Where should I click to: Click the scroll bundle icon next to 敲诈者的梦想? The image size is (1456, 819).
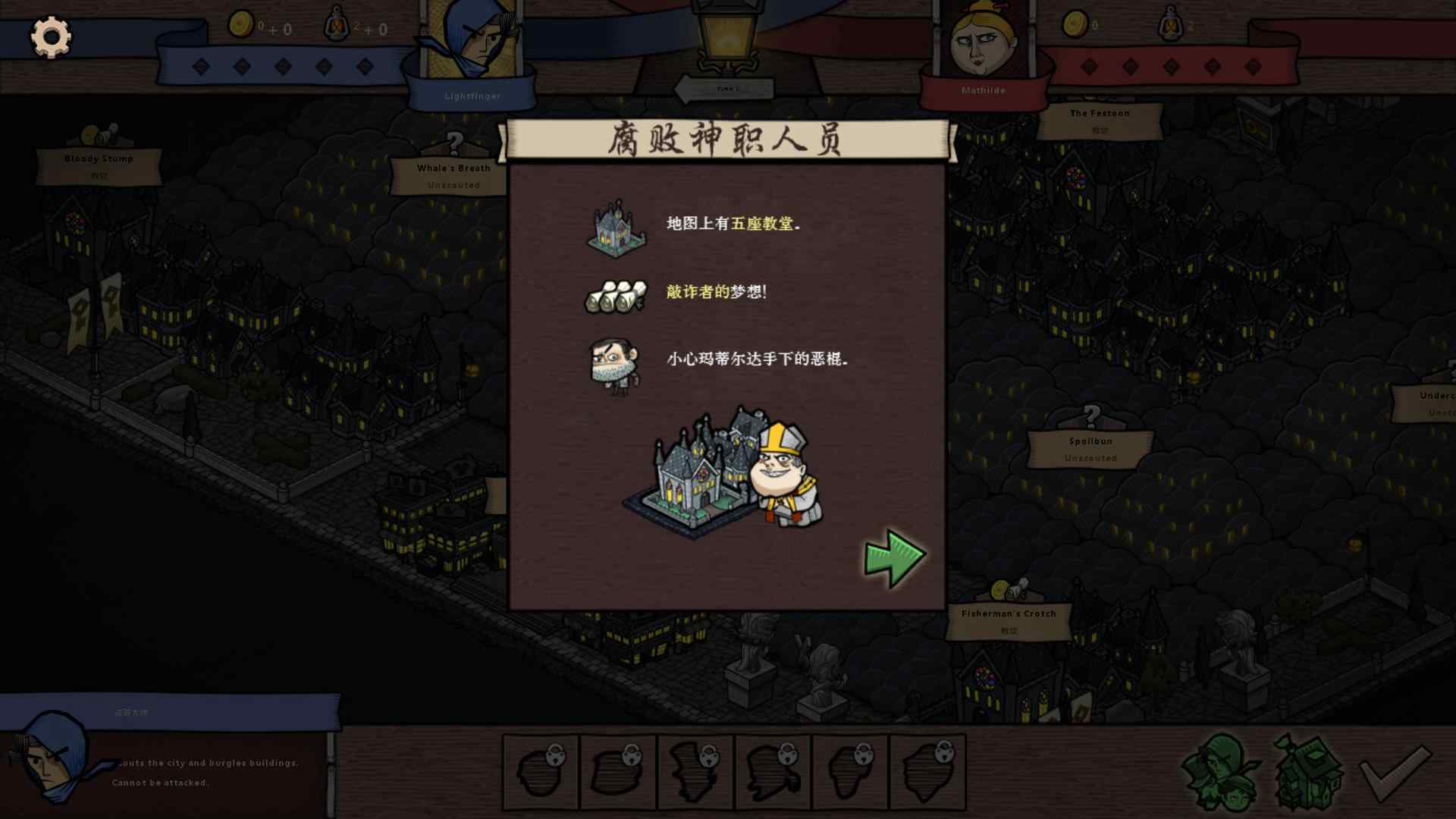[616, 297]
